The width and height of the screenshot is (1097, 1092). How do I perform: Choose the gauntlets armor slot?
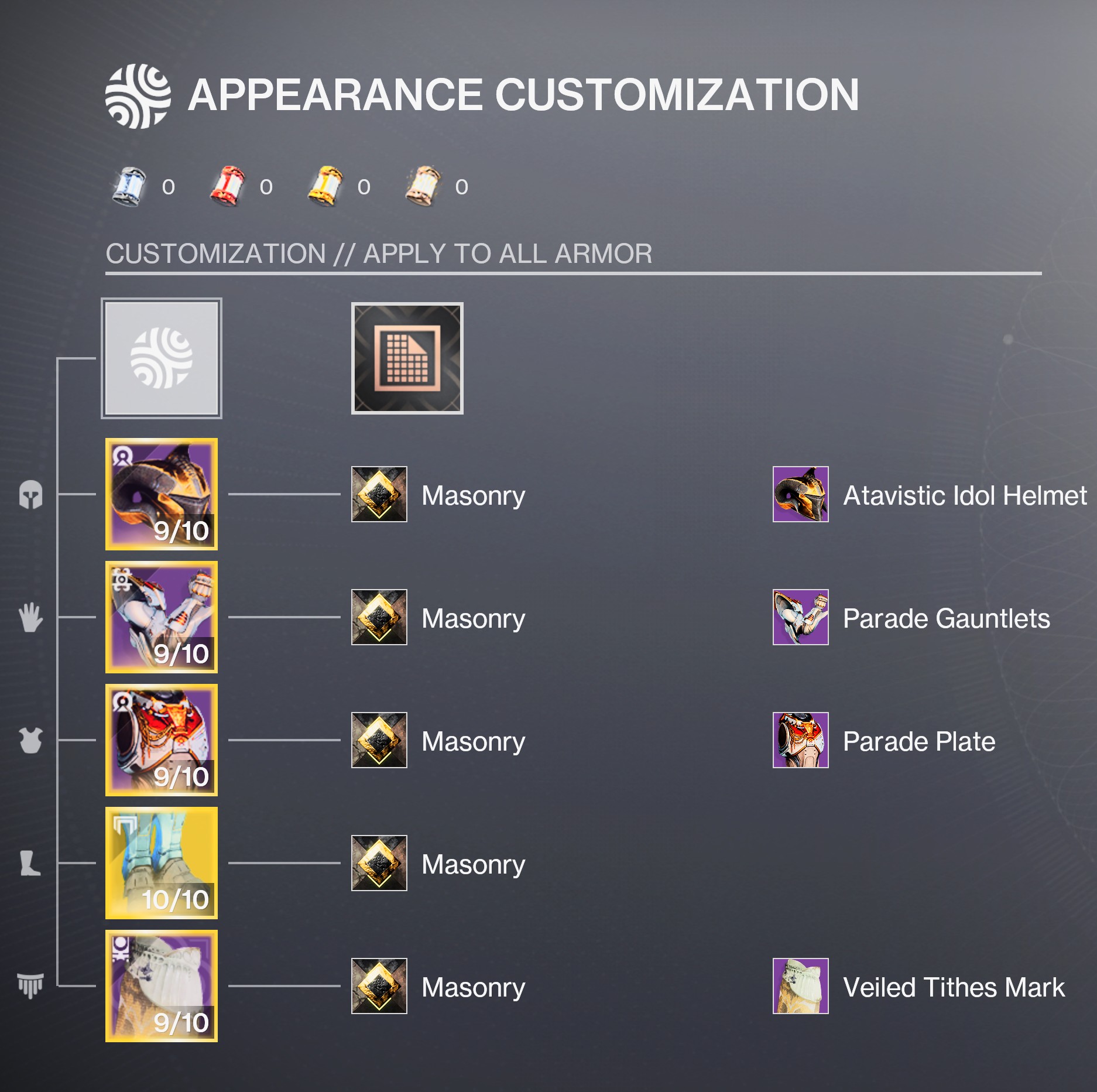162,617
